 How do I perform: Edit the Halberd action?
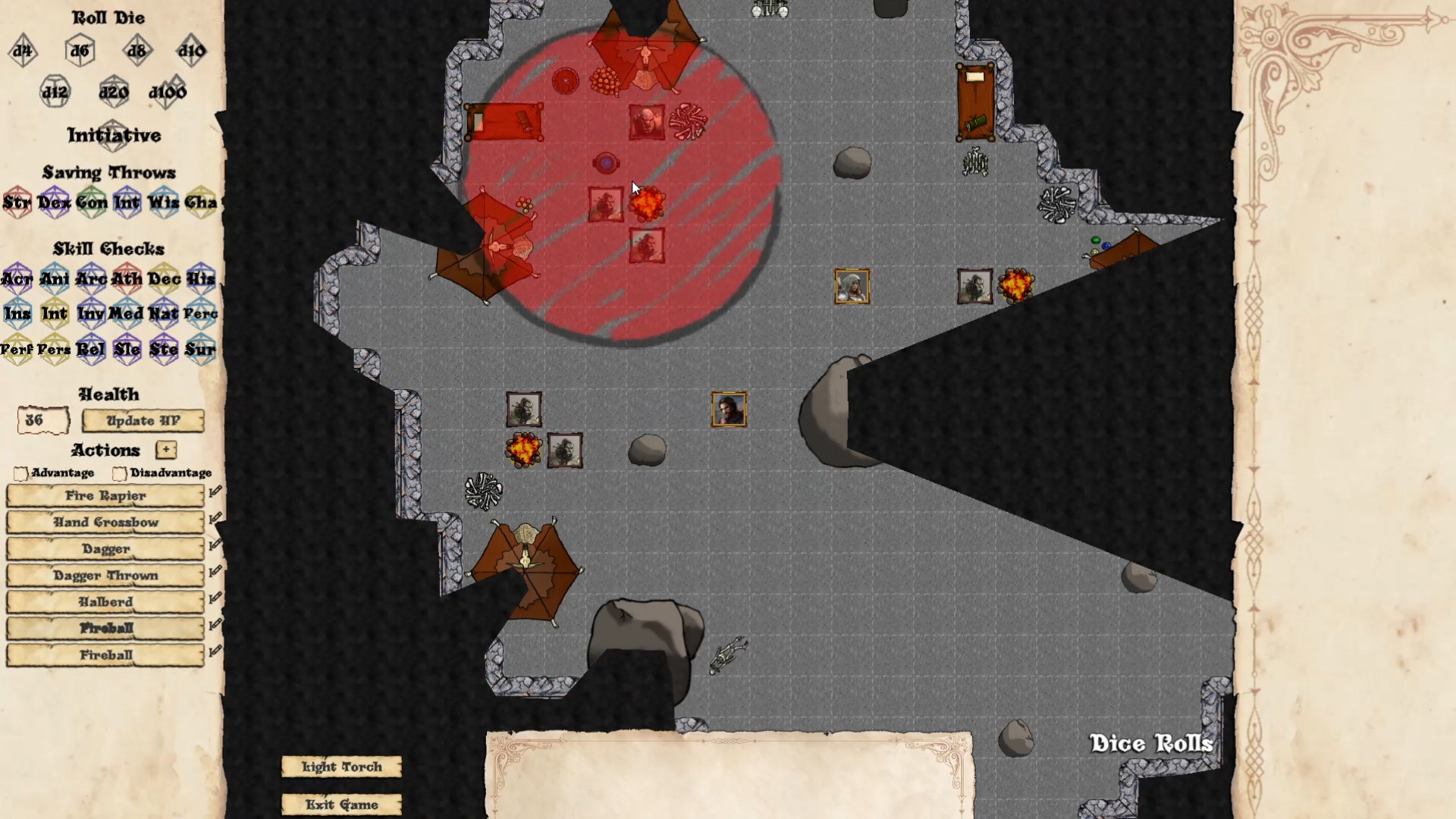click(x=215, y=597)
